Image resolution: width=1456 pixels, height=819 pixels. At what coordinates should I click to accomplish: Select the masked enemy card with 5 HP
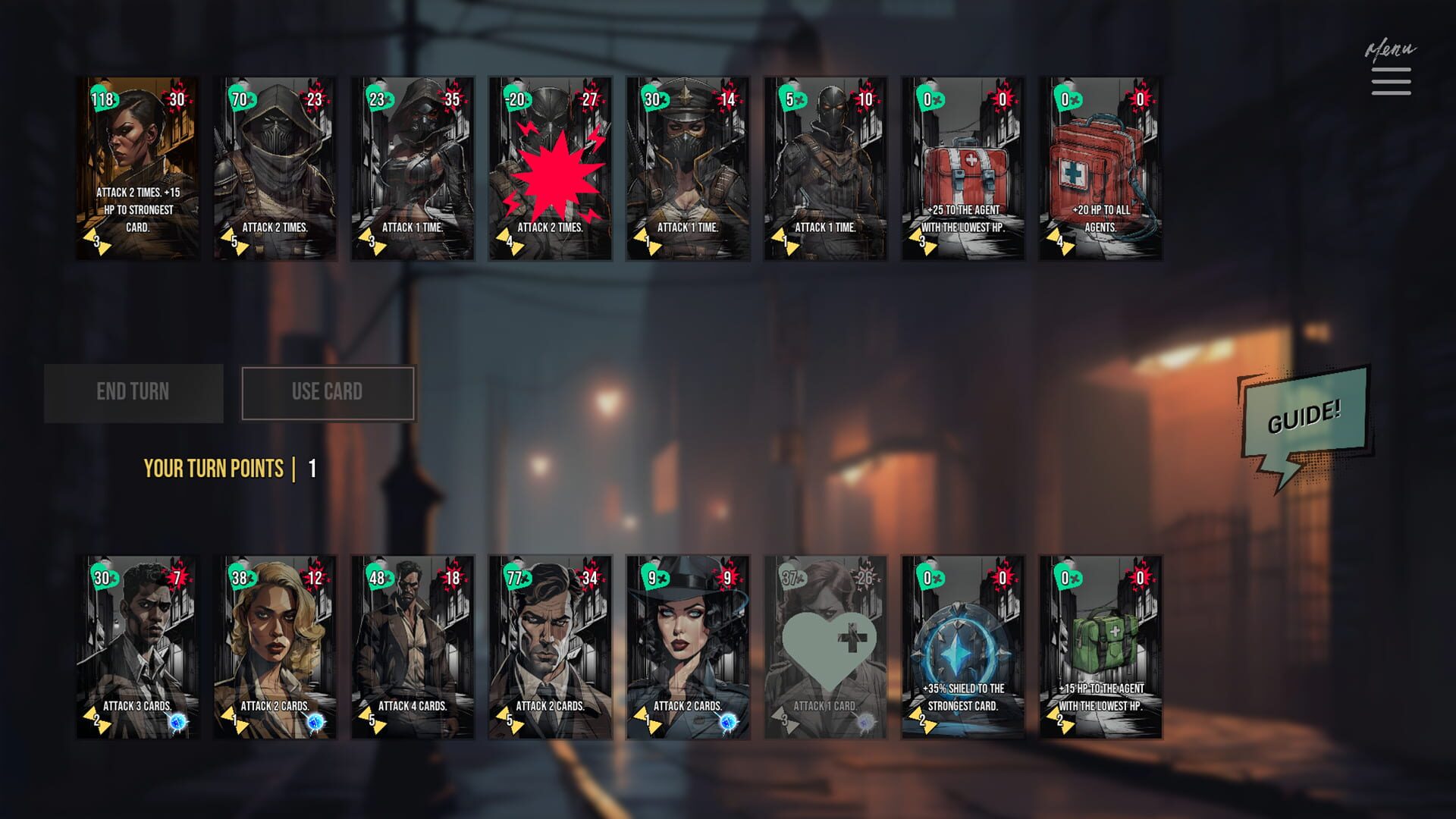pyautogui.click(x=825, y=168)
